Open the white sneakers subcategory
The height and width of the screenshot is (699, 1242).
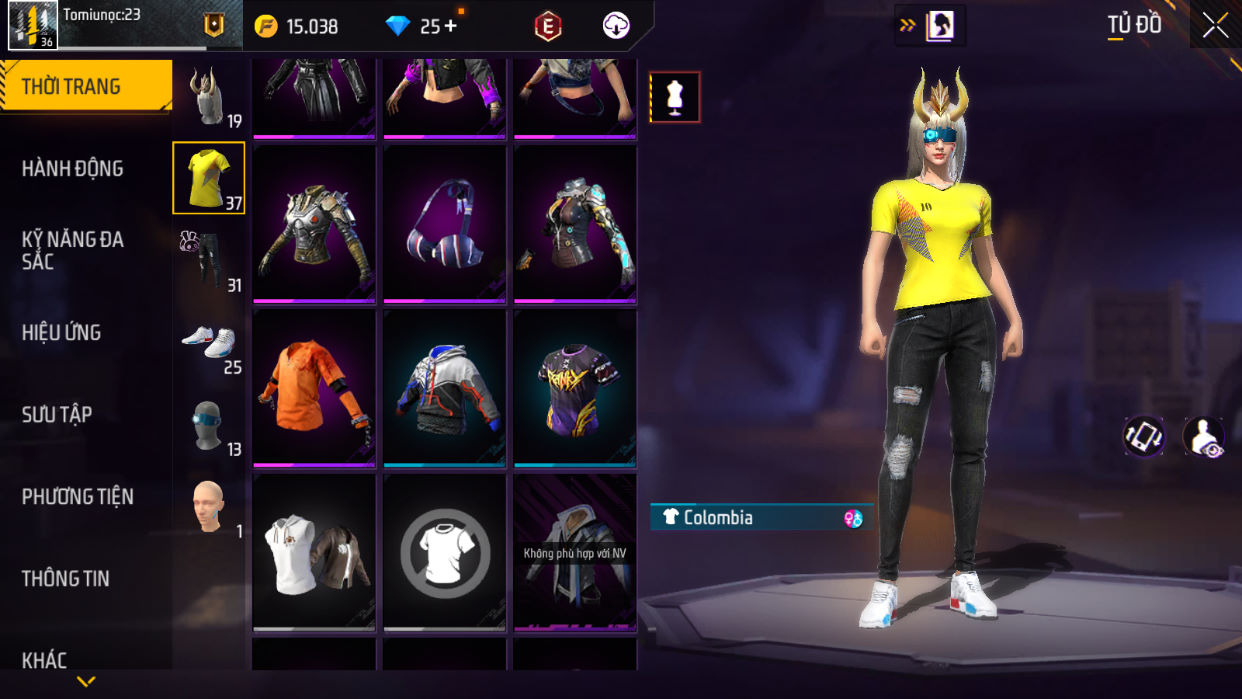point(209,343)
